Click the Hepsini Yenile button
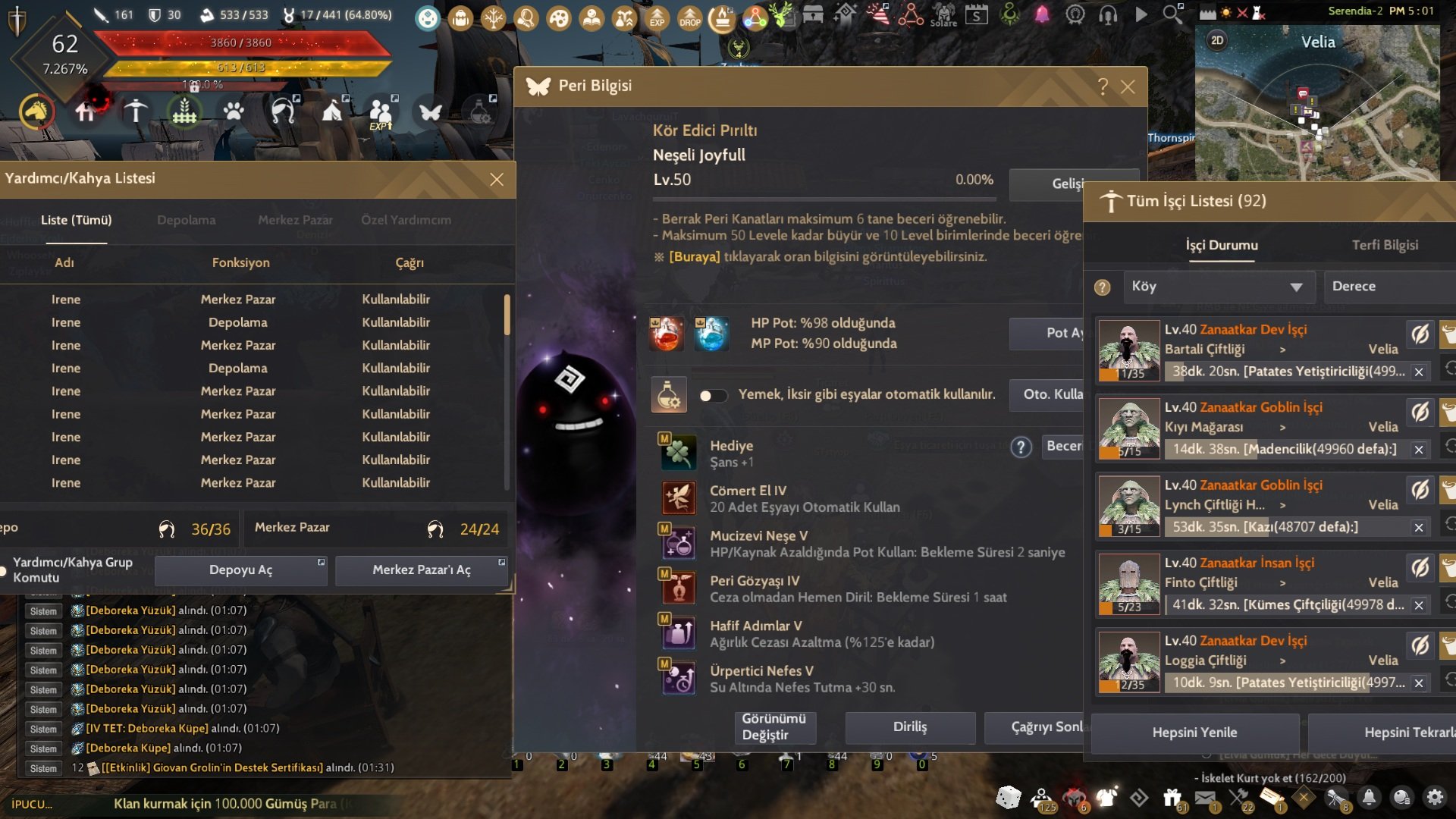Image resolution: width=1456 pixels, height=819 pixels. pos(1194,733)
